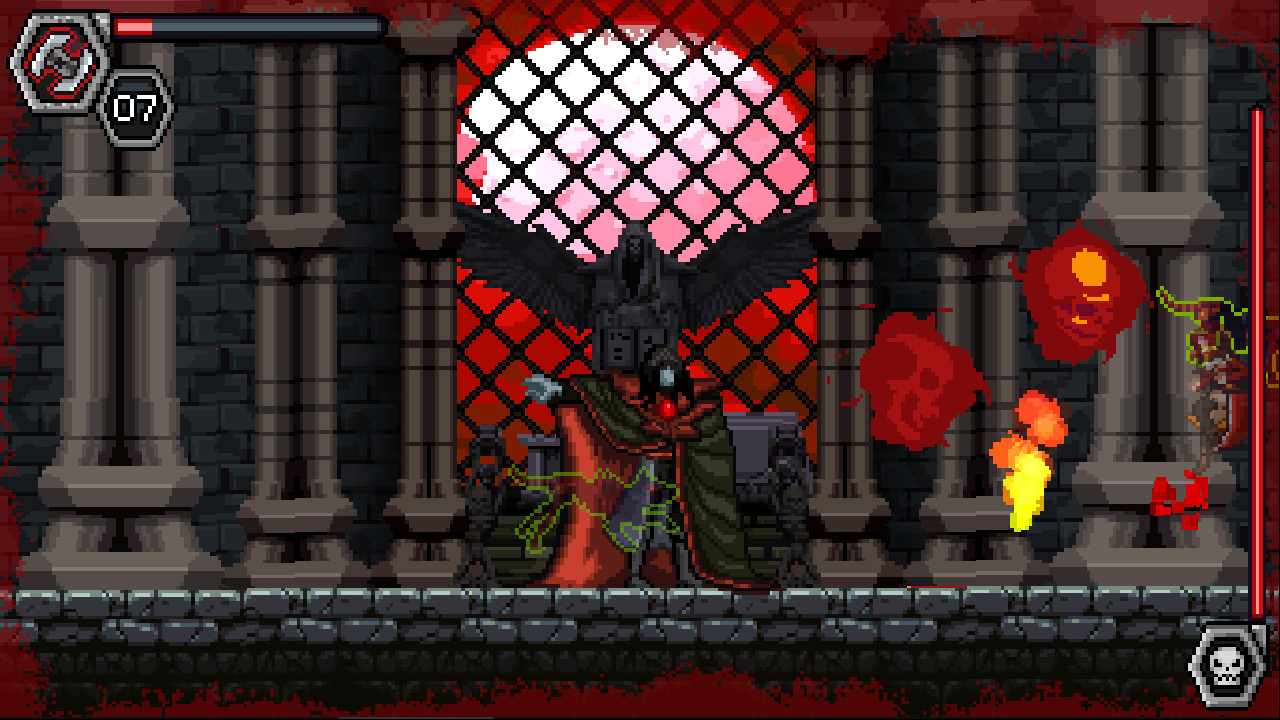
Task: Open the skull emblem badge bottom-right
Action: [x=1227, y=665]
